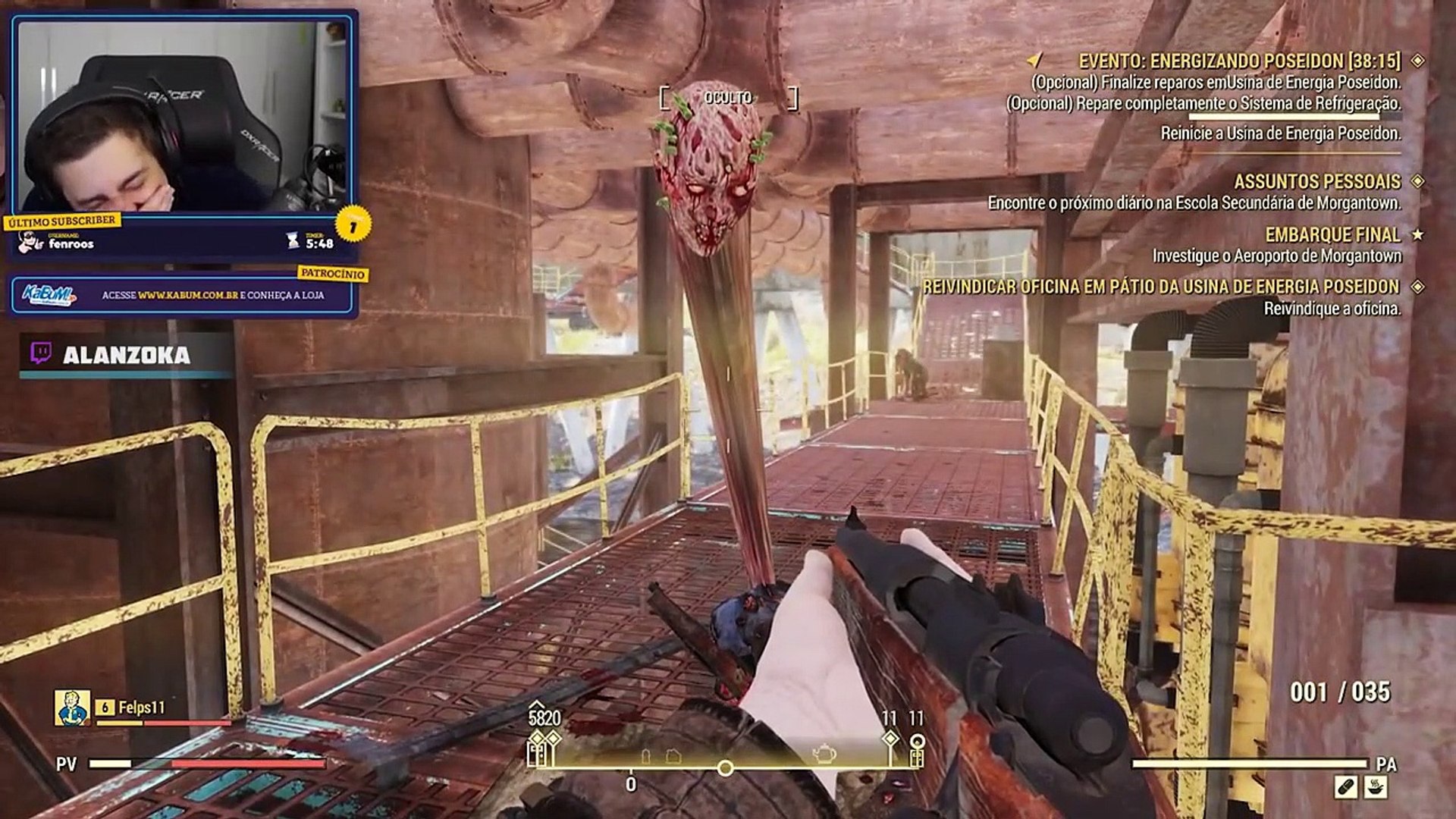This screenshot has height=819, width=1456.
Task: Click the steaming food bowl status icon
Action: [1375, 787]
